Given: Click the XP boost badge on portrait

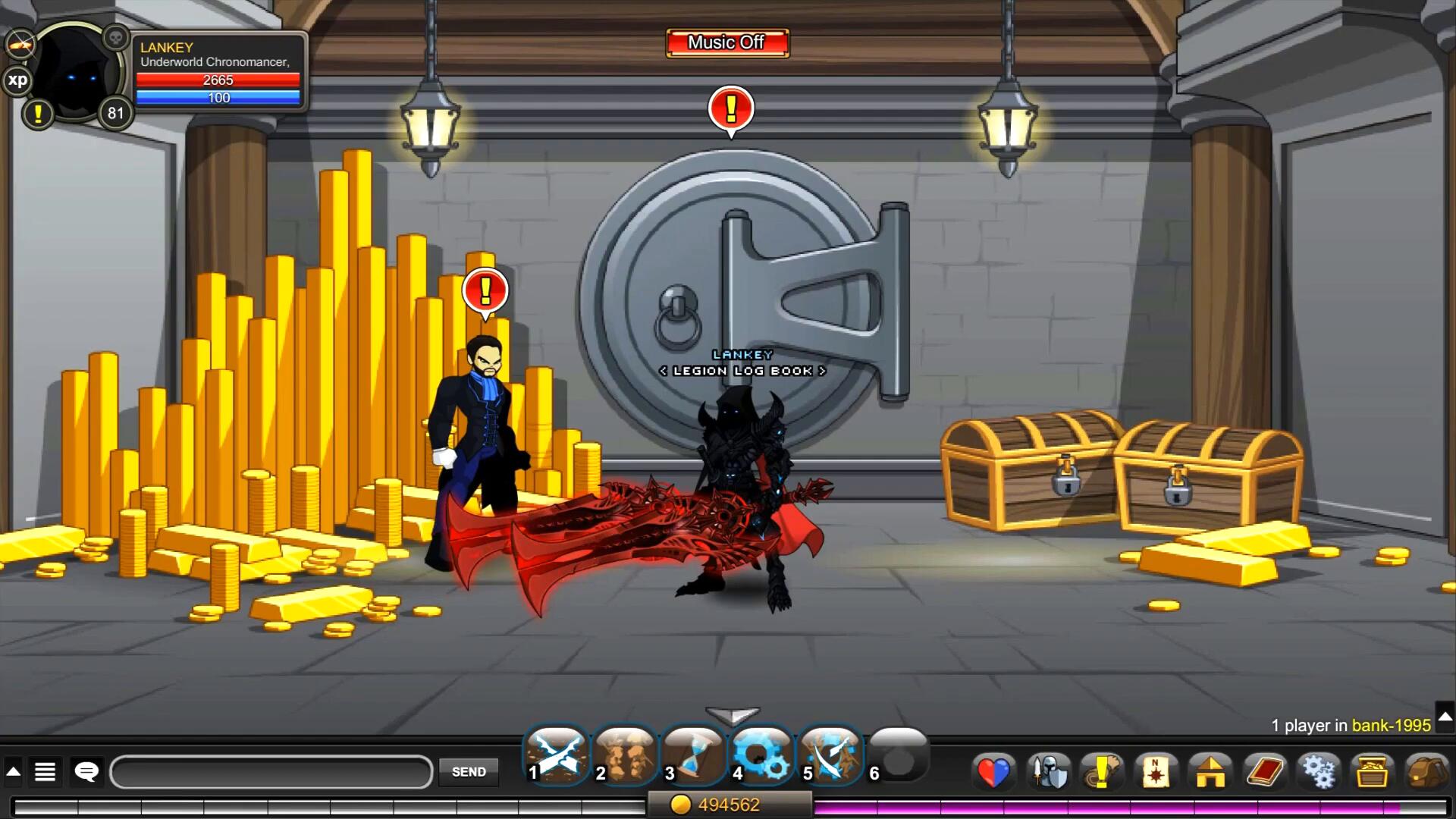Looking at the screenshot, I should [x=17, y=80].
